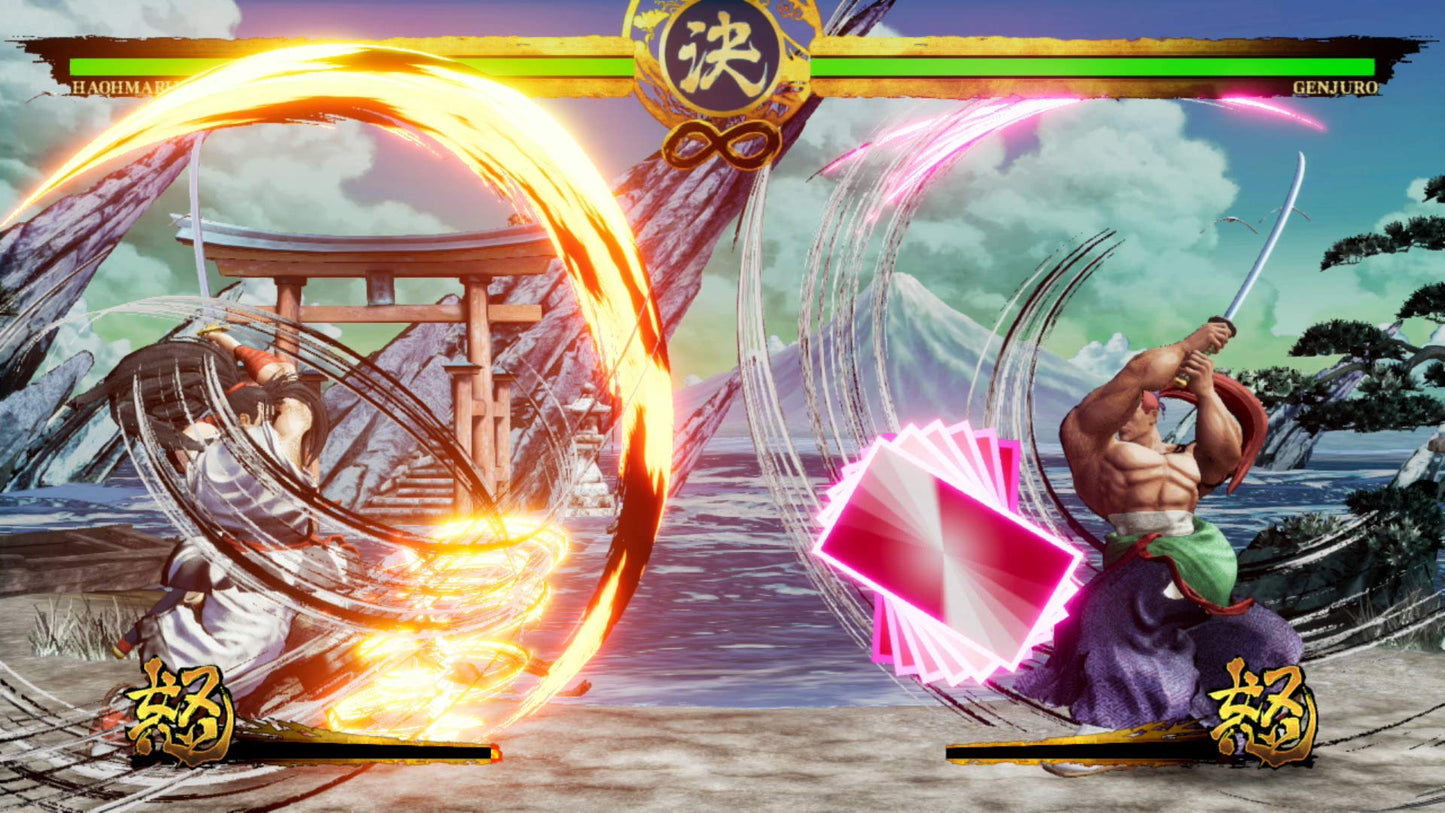This screenshot has width=1445, height=813.
Task: Select the GENJURO name label
Action: point(1336,87)
